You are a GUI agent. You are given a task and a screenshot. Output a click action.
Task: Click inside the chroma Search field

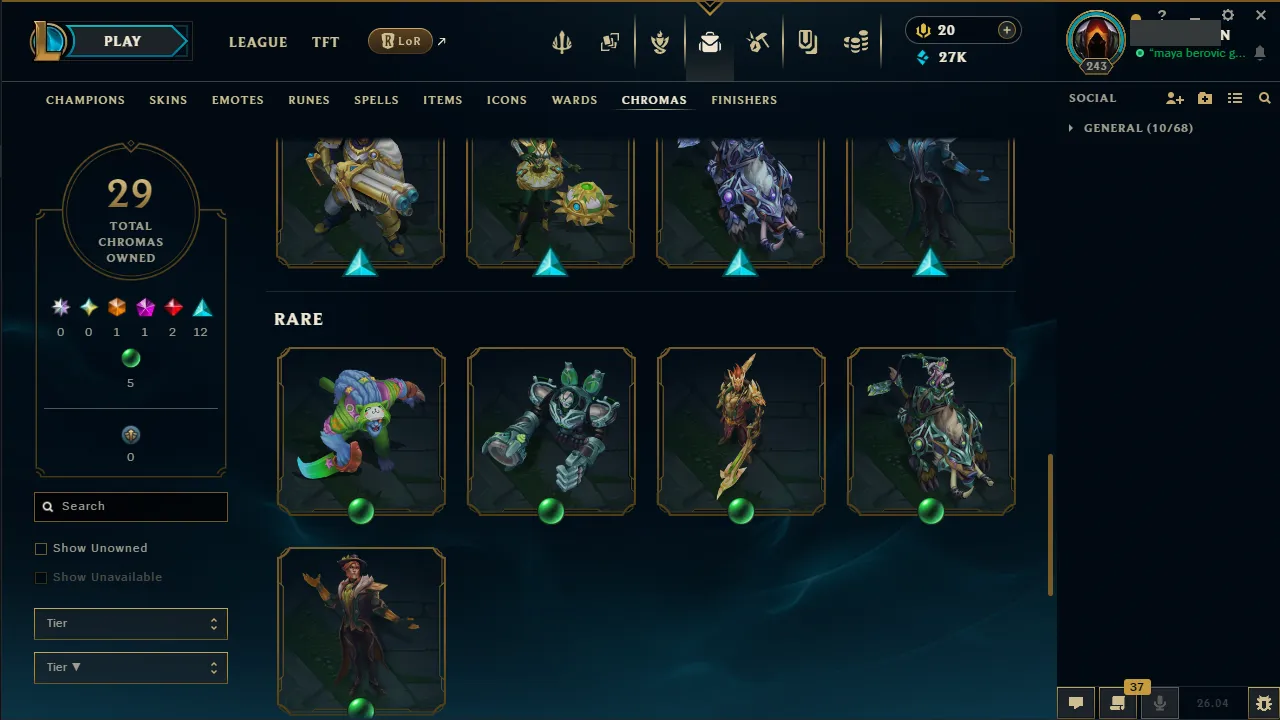click(x=130, y=506)
